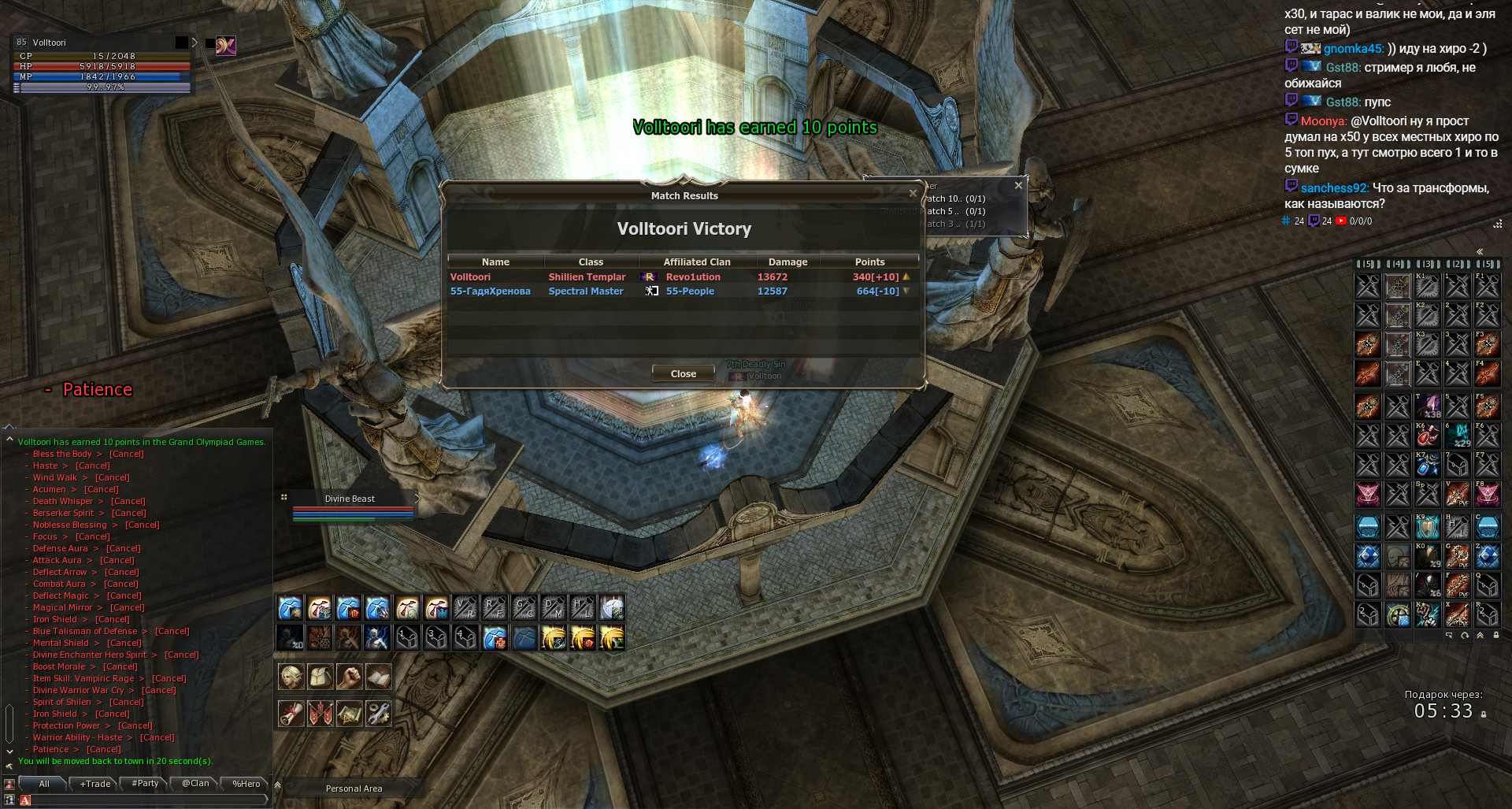Show the %Hero chat tab
The image size is (1512, 809).
point(246,784)
